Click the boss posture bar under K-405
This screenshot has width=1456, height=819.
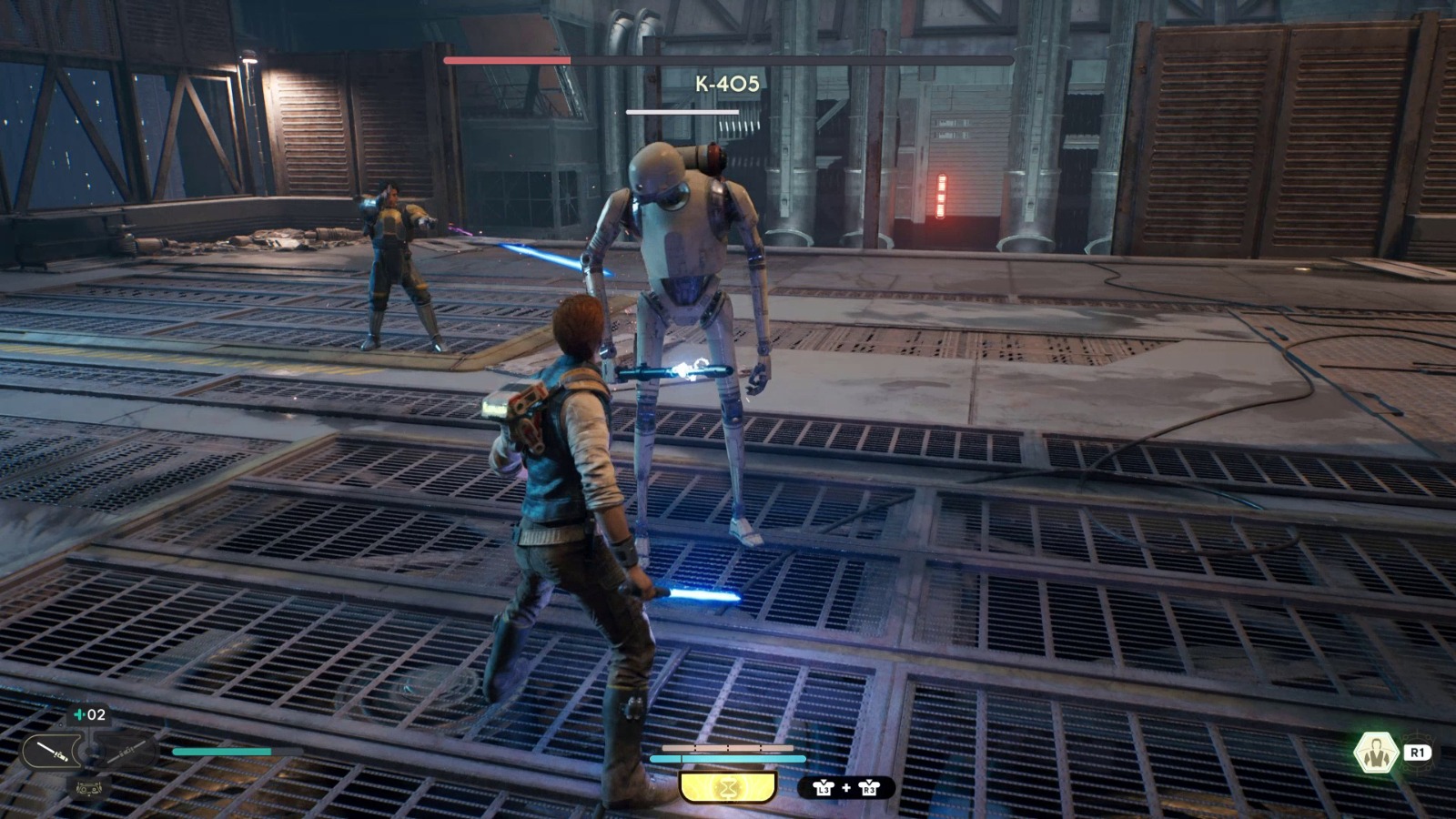coord(682,111)
